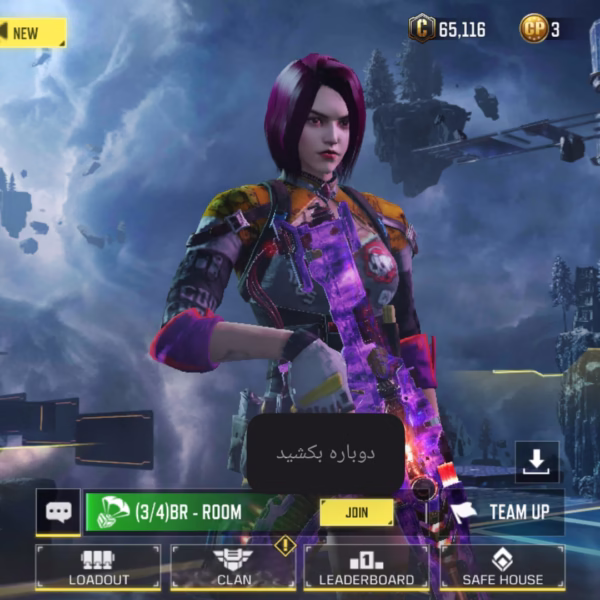Show the Leaderboard
The height and width of the screenshot is (600, 600).
click(366, 567)
